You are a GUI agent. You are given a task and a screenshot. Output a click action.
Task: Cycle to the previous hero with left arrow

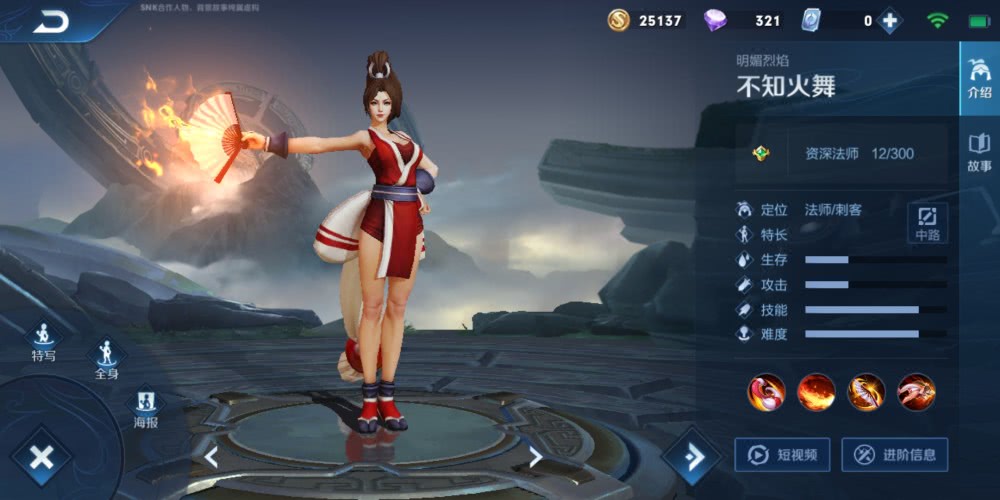pos(211,457)
